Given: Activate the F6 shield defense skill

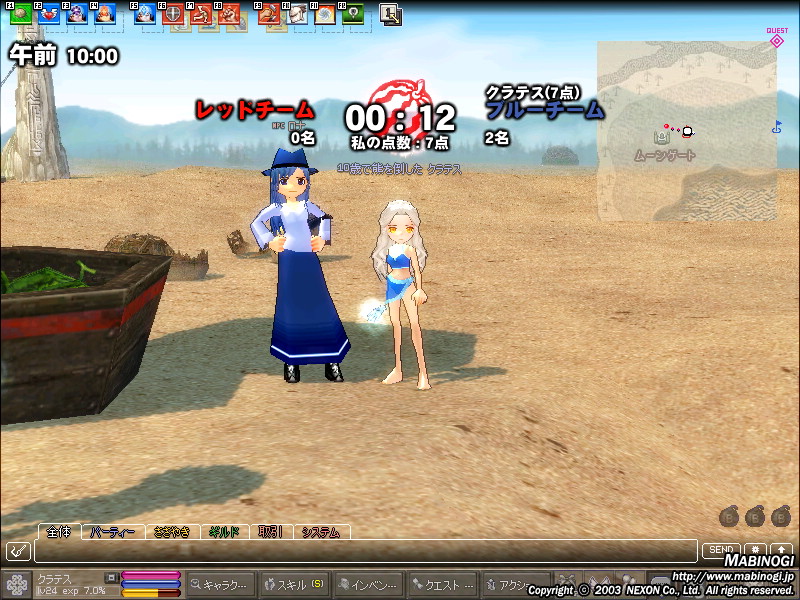Looking at the screenshot, I should click(x=173, y=15).
